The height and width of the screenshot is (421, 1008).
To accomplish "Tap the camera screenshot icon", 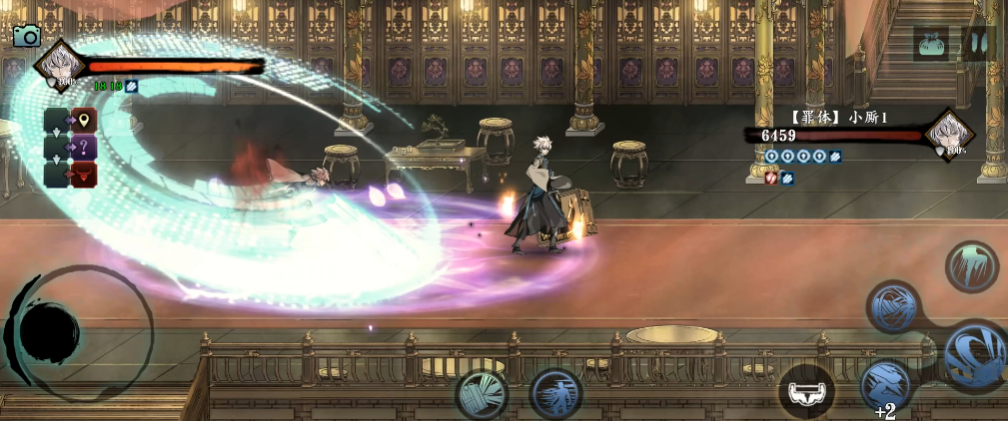I will (26, 36).
